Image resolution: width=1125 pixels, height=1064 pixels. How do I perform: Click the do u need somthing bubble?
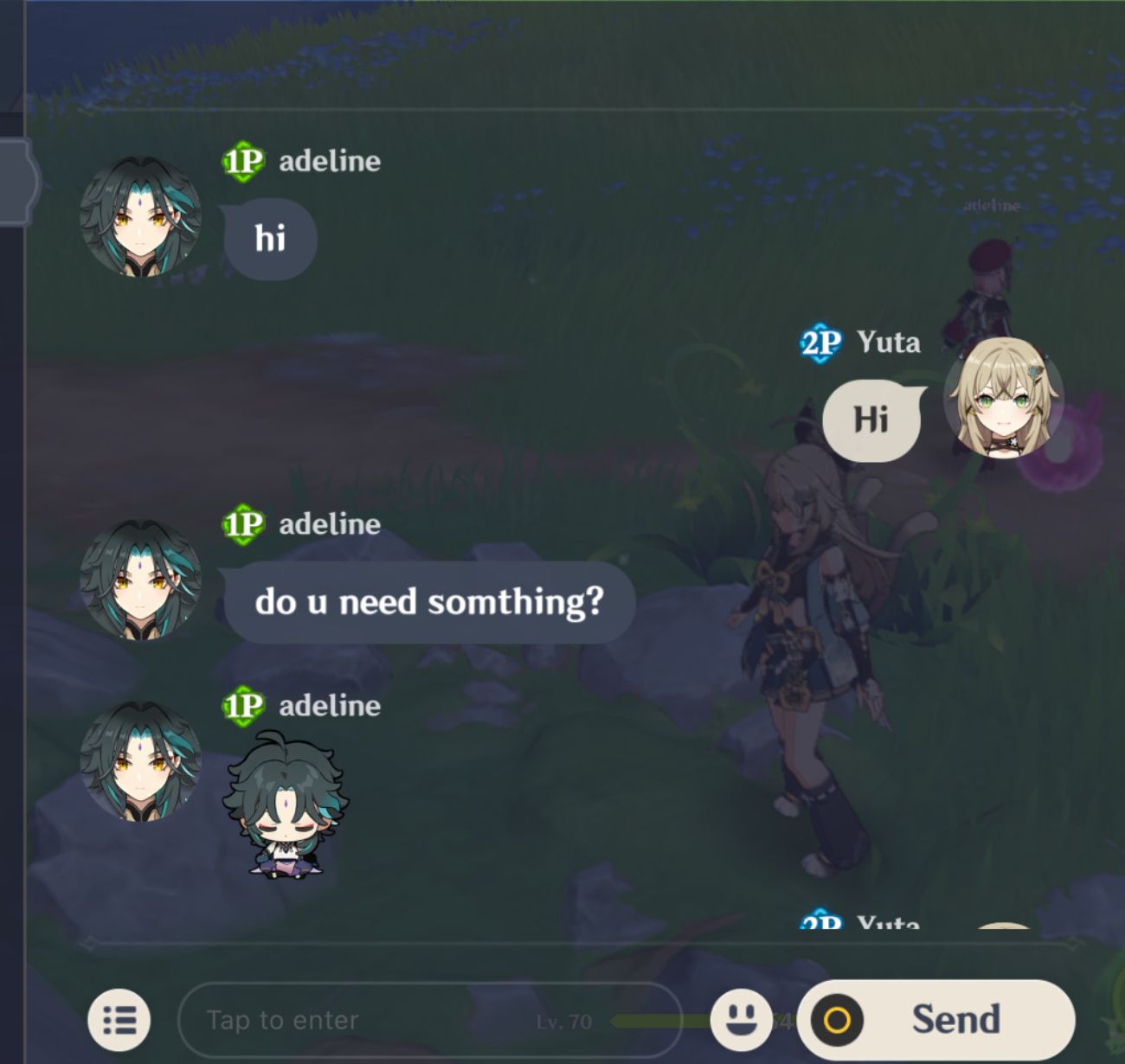click(430, 603)
